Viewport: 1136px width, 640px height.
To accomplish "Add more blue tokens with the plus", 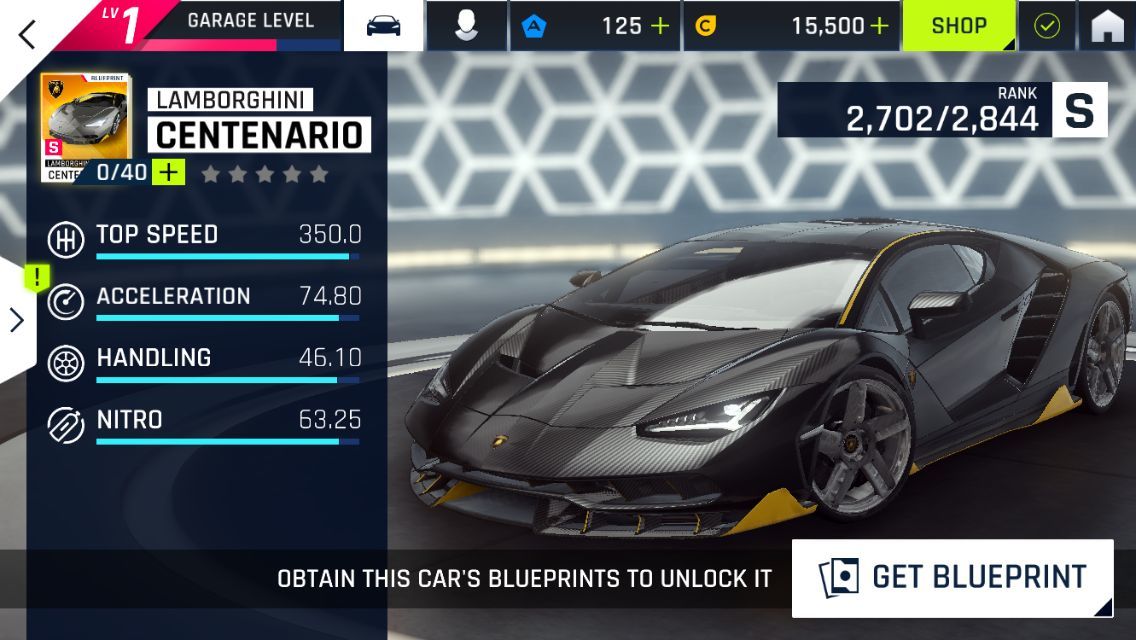I will click(x=660, y=26).
